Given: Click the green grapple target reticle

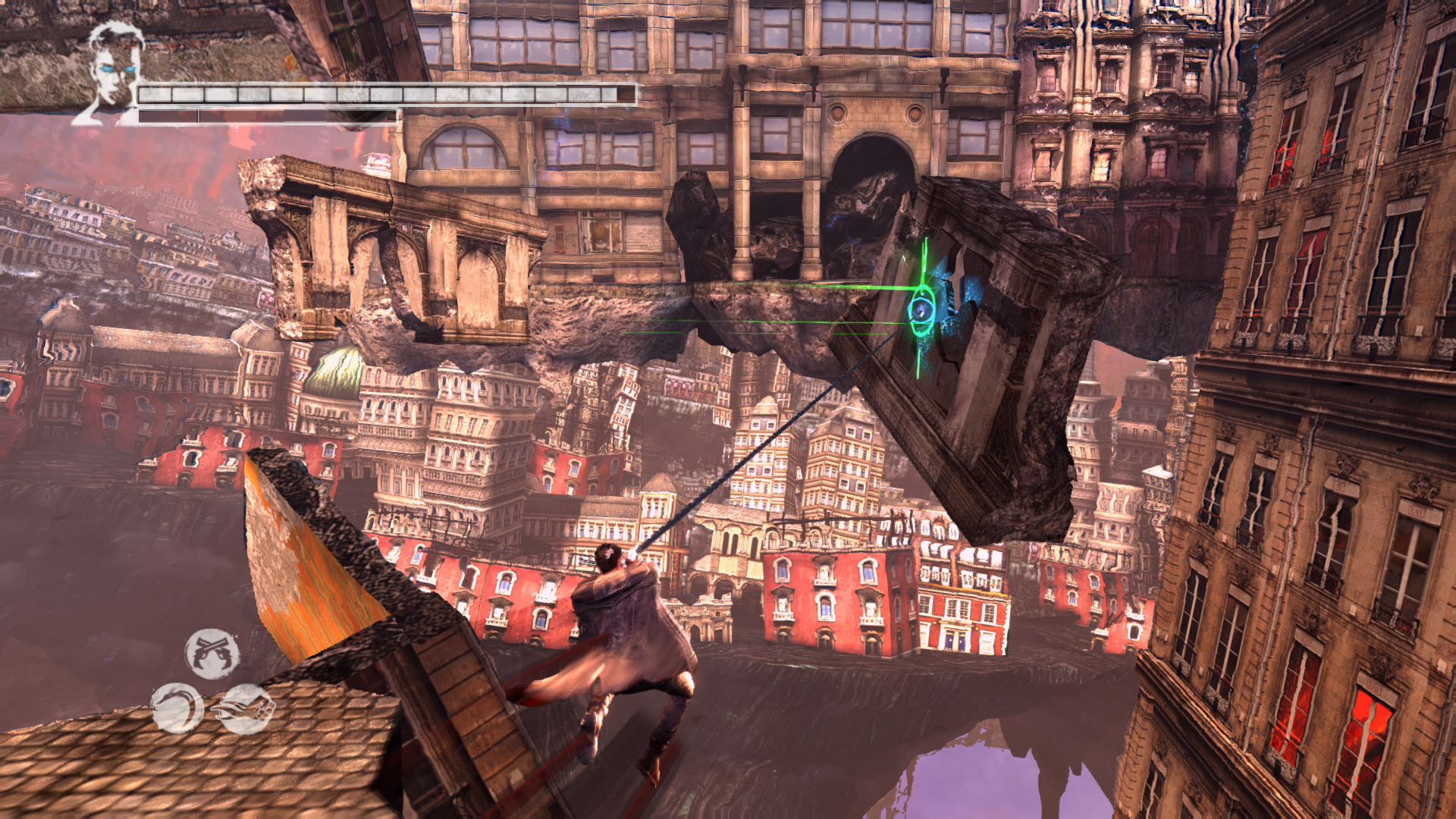Looking at the screenshot, I should (x=922, y=308).
